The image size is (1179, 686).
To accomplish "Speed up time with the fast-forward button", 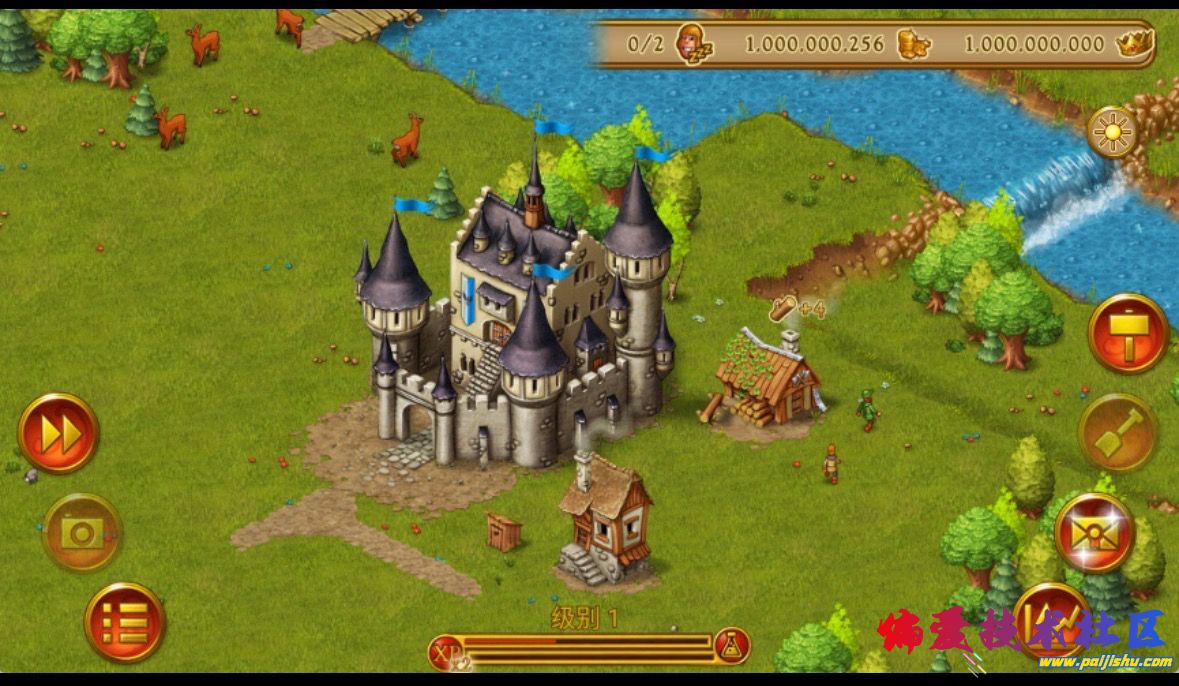I will tap(58, 433).
